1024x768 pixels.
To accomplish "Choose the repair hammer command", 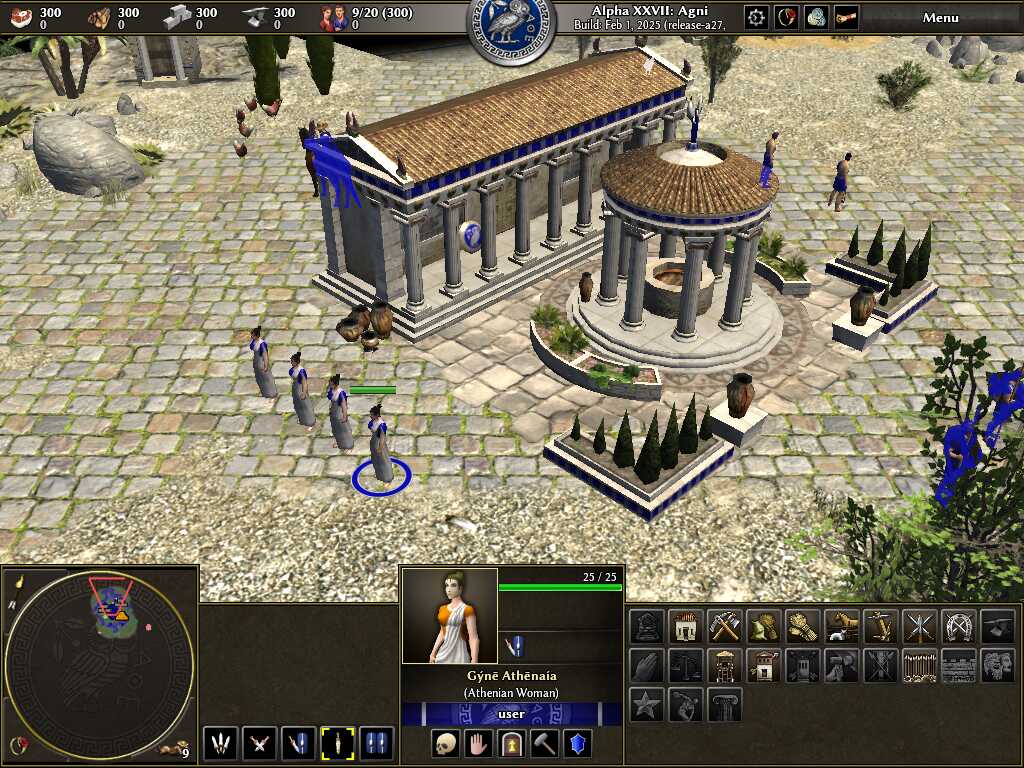I will (x=545, y=743).
